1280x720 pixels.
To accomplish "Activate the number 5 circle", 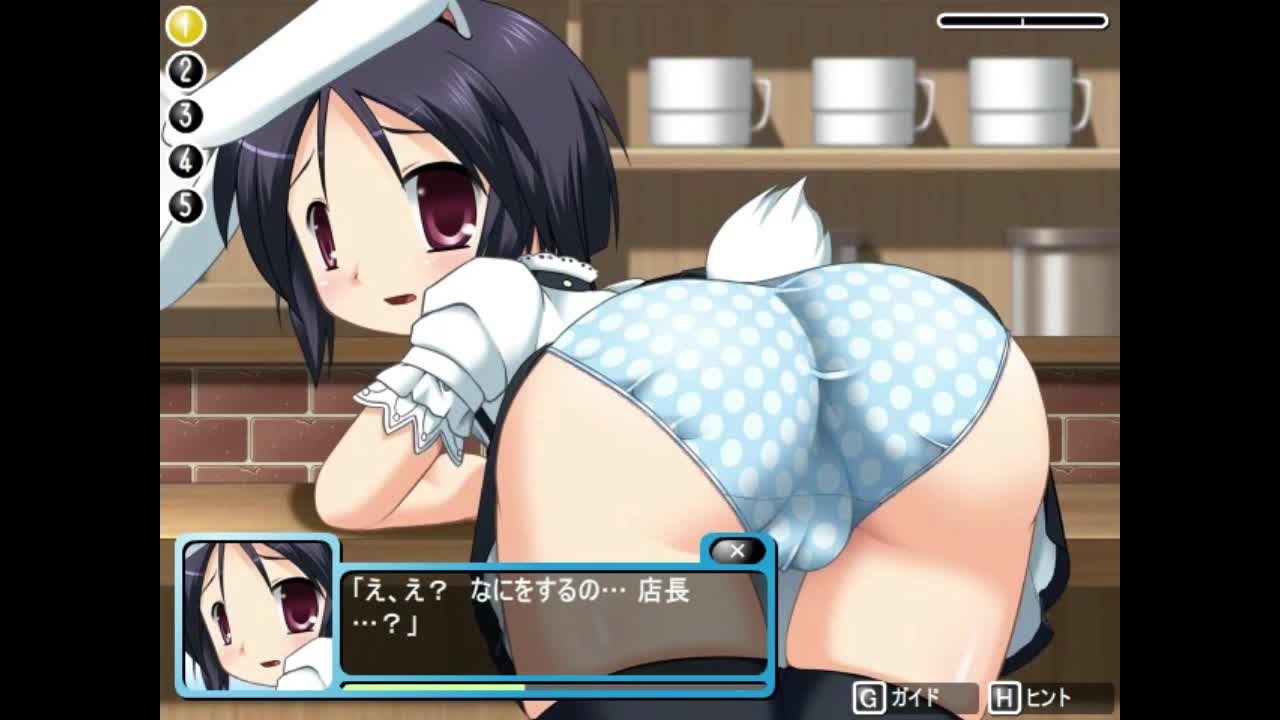I will click(x=185, y=206).
